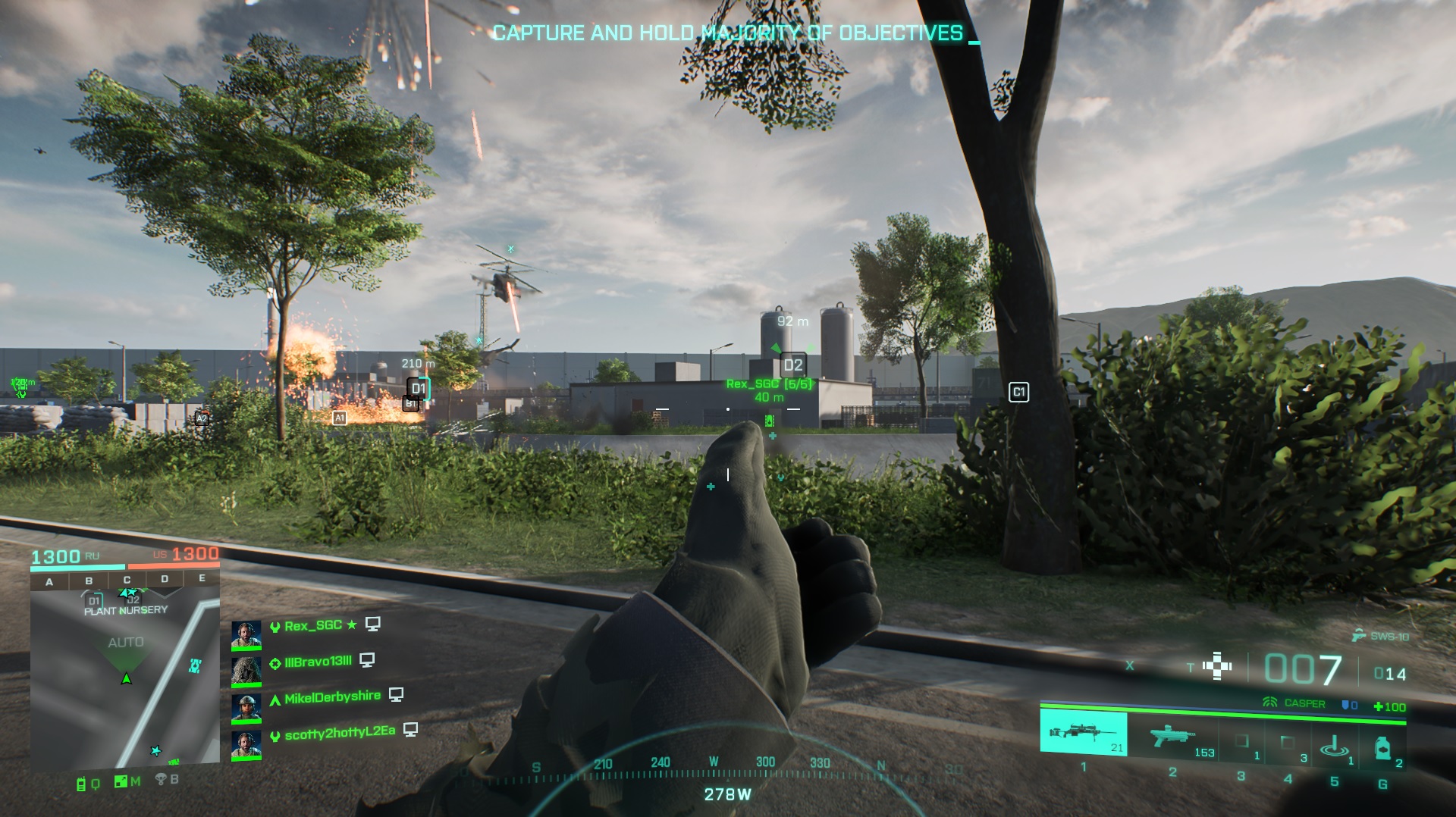Switch to the secondary weapon with 153 ammo
The height and width of the screenshot is (817, 1456).
pos(1172,736)
